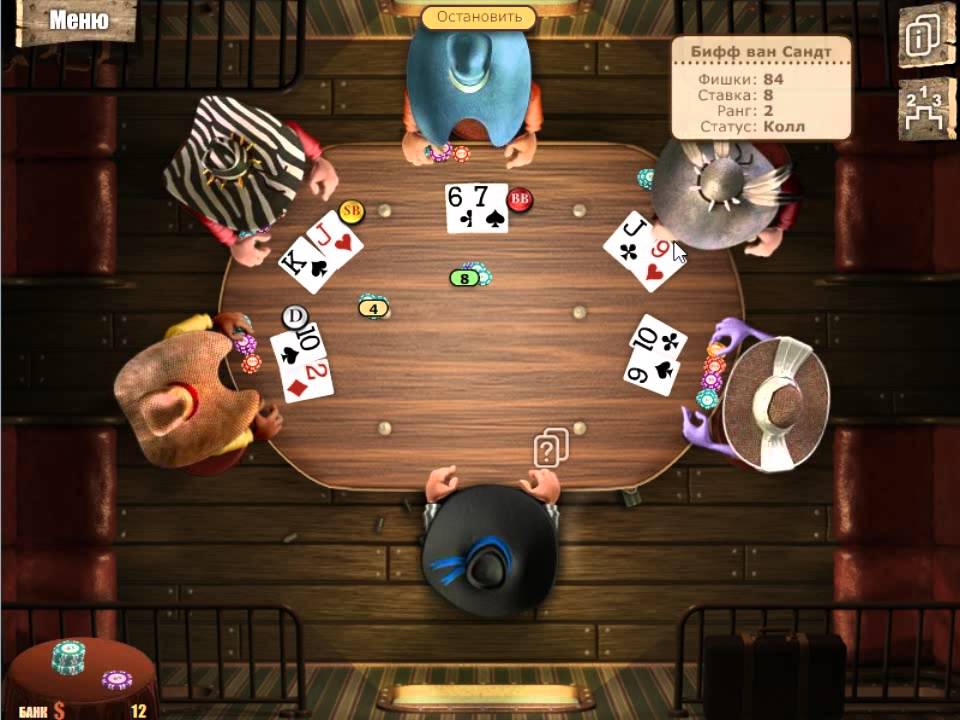Open the Меню button
Screen dimensions: 960x720
(x=78, y=20)
